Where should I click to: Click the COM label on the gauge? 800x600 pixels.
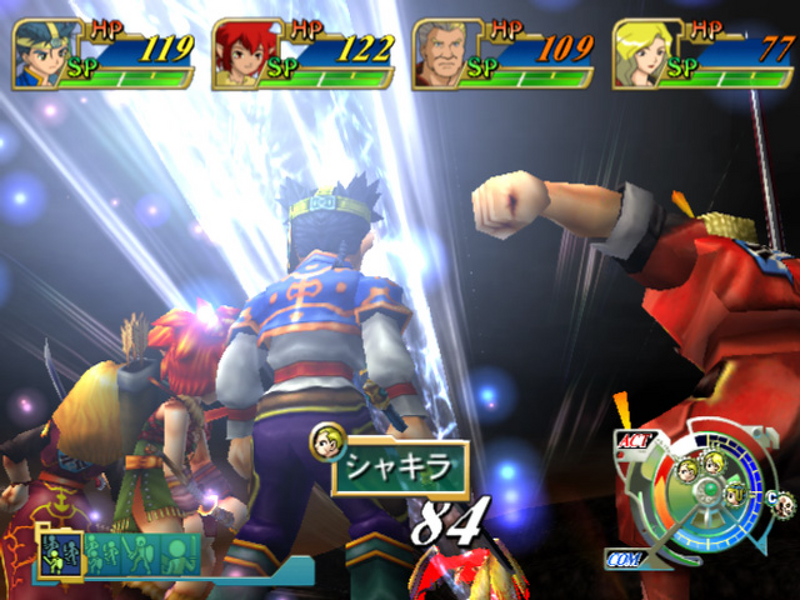click(623, 558)
